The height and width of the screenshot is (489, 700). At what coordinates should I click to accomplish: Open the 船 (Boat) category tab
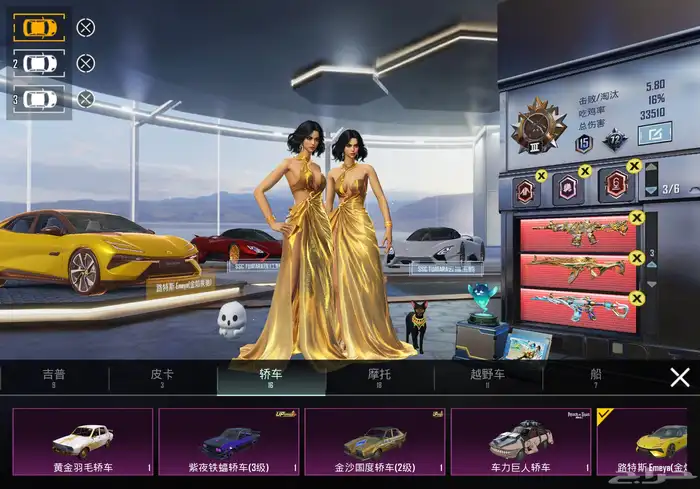[x=596, y=376]
